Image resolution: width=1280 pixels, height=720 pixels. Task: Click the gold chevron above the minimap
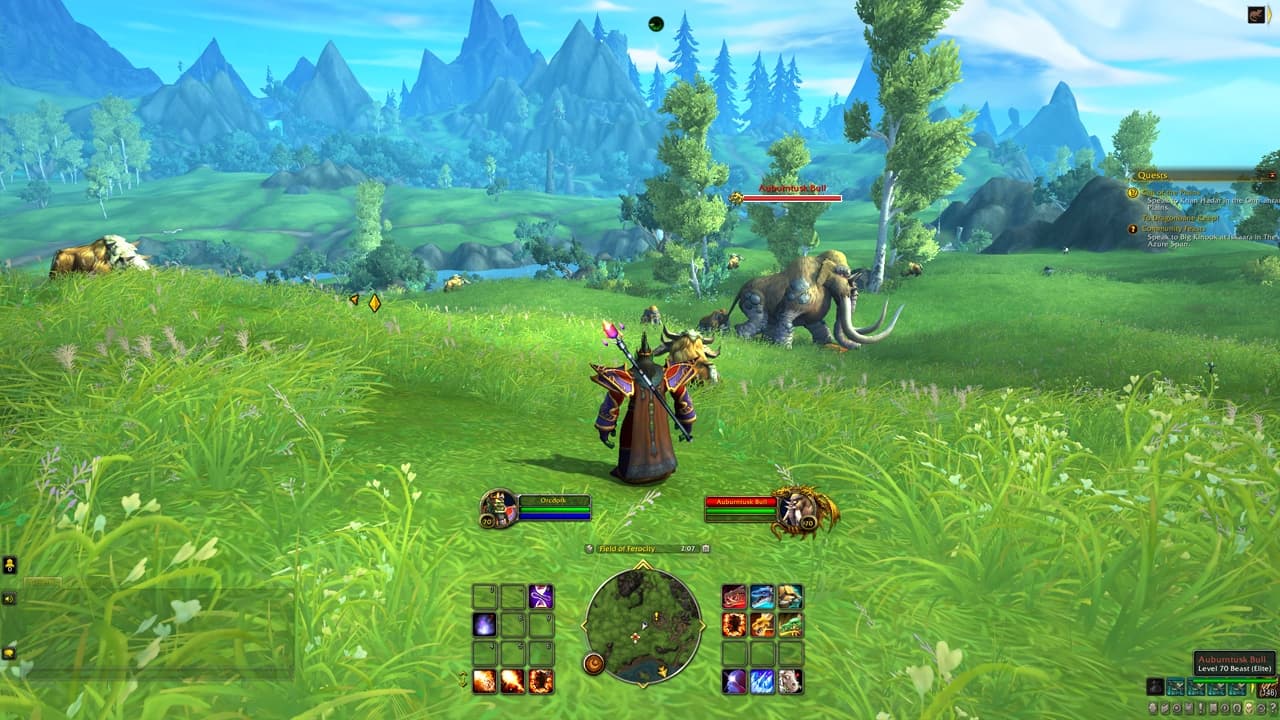pos(642,563)
